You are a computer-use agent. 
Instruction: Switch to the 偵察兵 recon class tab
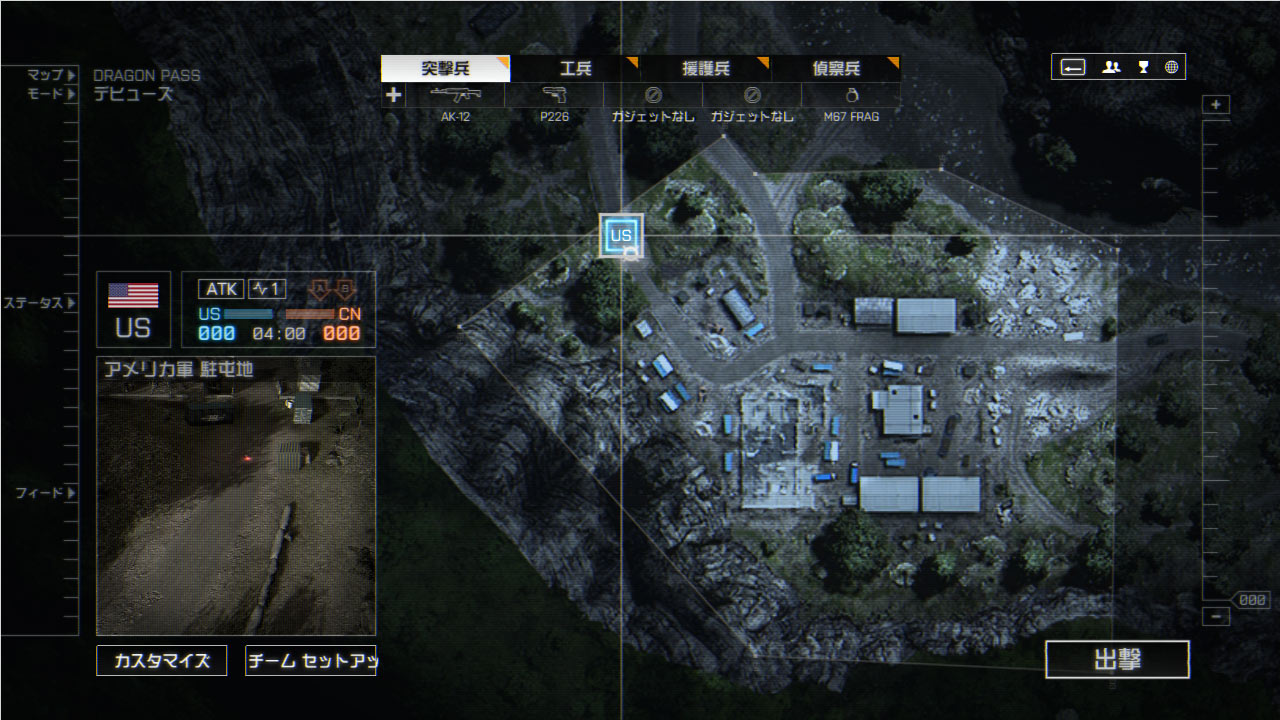click(836, 68)
